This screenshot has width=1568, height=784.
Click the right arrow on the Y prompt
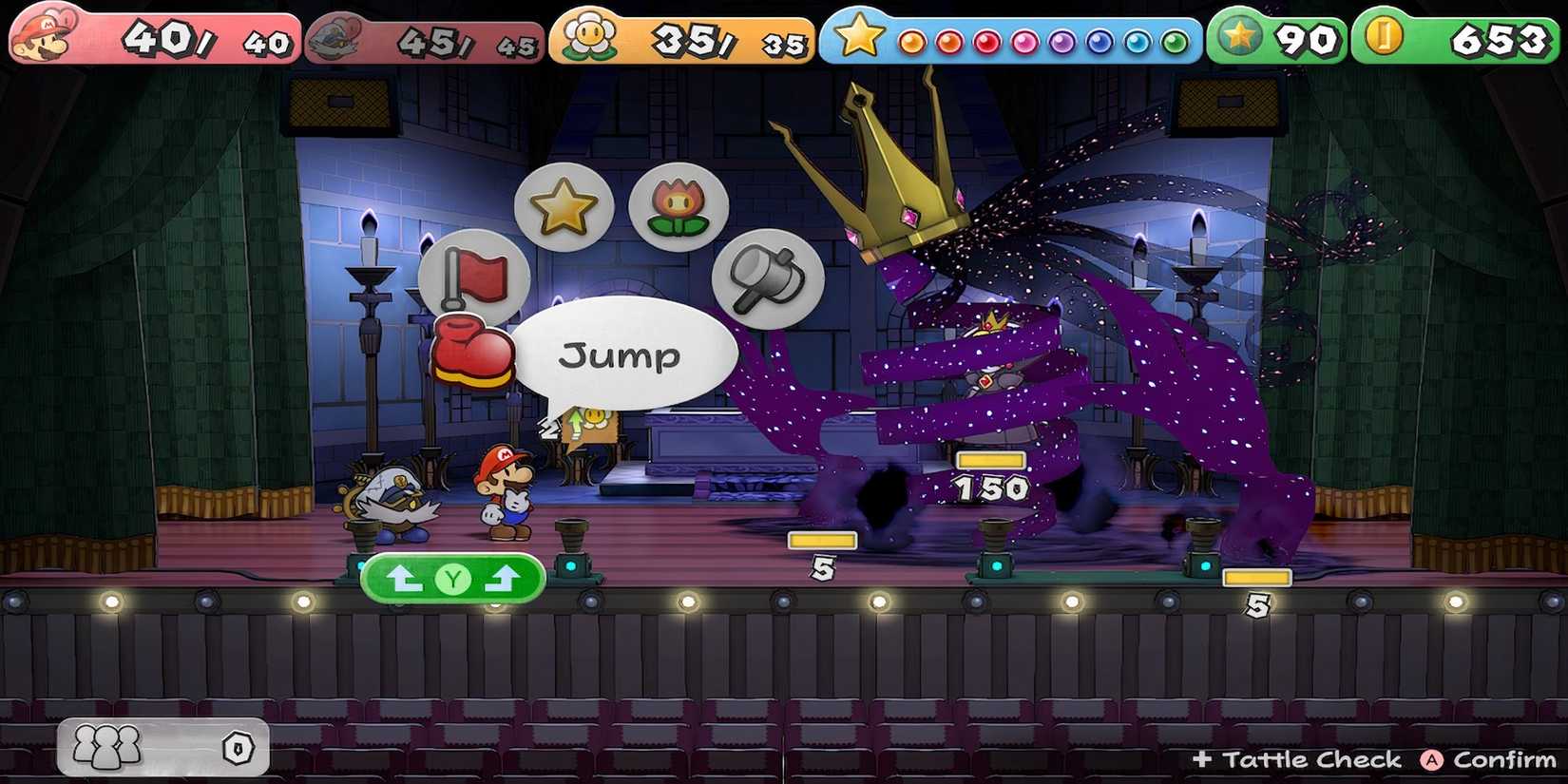tap(502, 577)
